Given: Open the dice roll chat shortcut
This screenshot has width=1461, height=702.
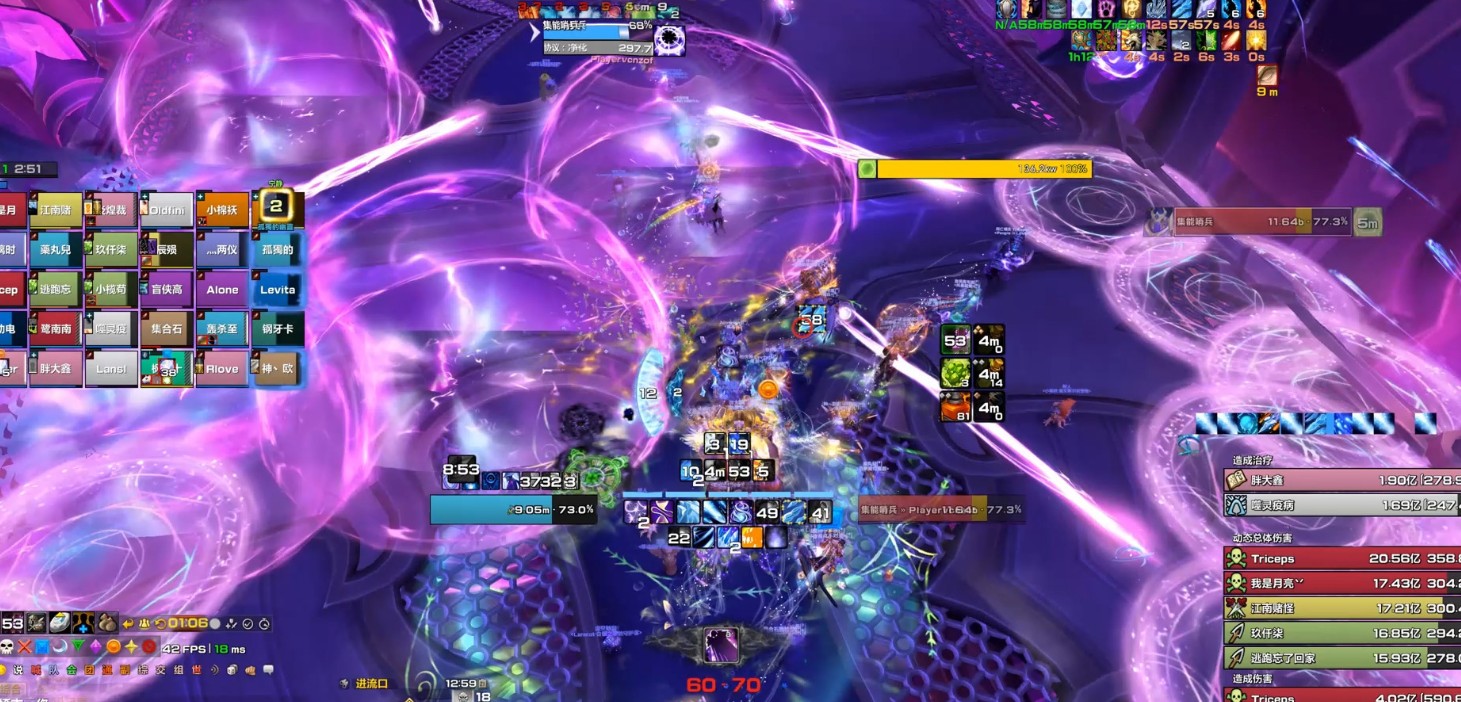Looking at the screenshot, I should tap(231, 669).
